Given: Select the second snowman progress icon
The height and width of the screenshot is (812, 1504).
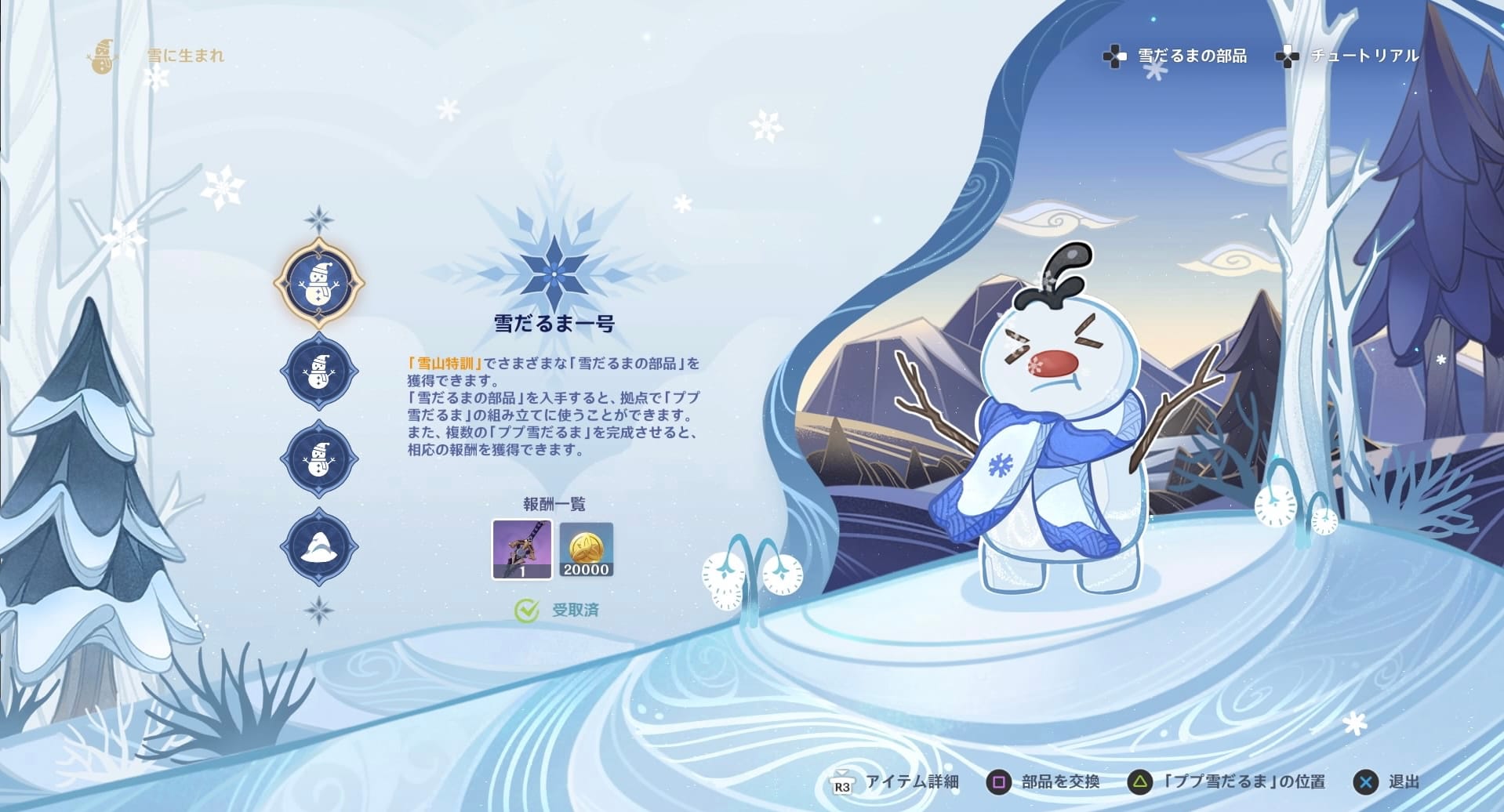Looking at the screenshot, I should click(319, 370).
